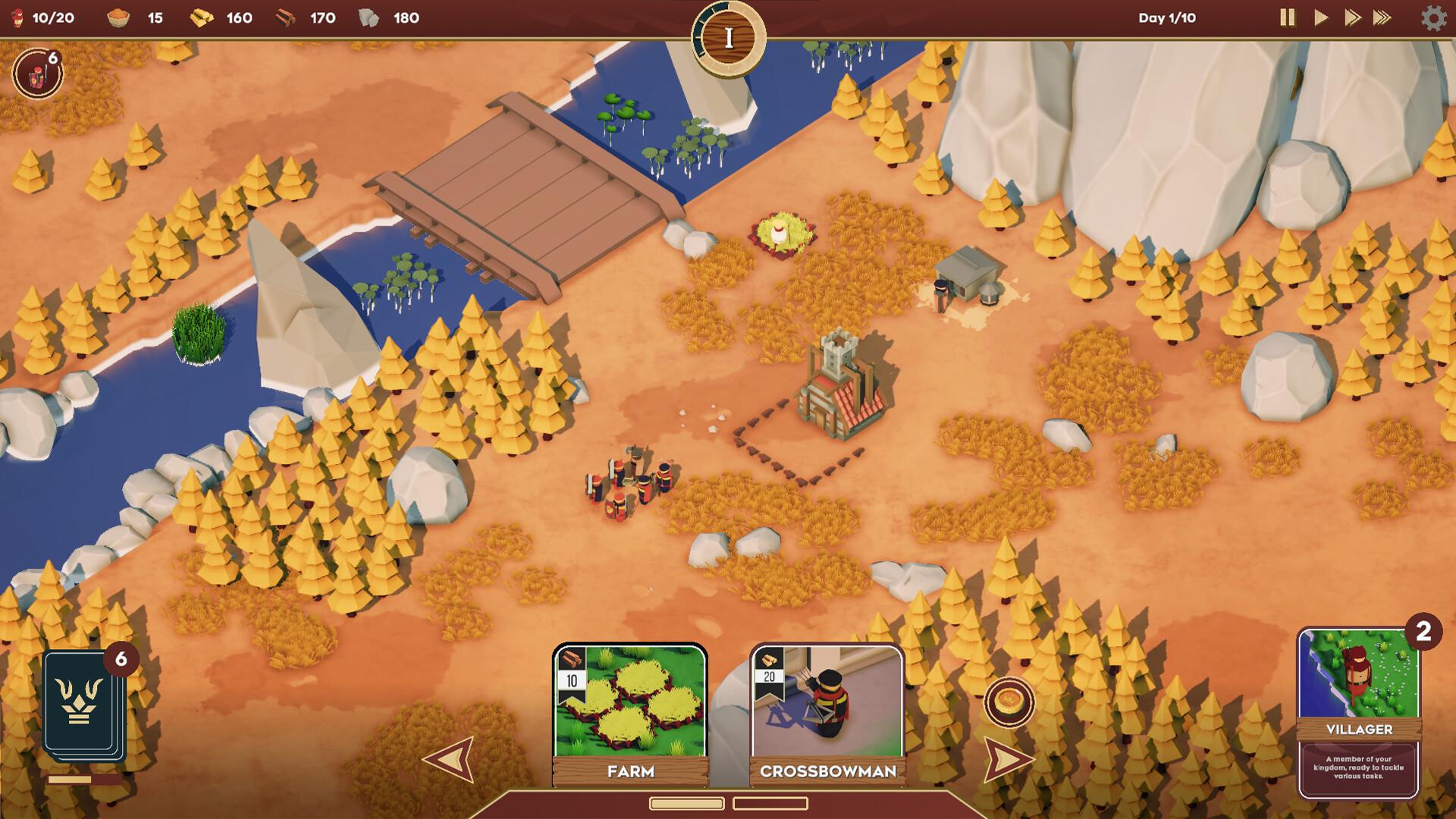Viewport: 1456px width, 819px height.
Task: Click the wood planks resource icon
Action: [x=288, y=18]
